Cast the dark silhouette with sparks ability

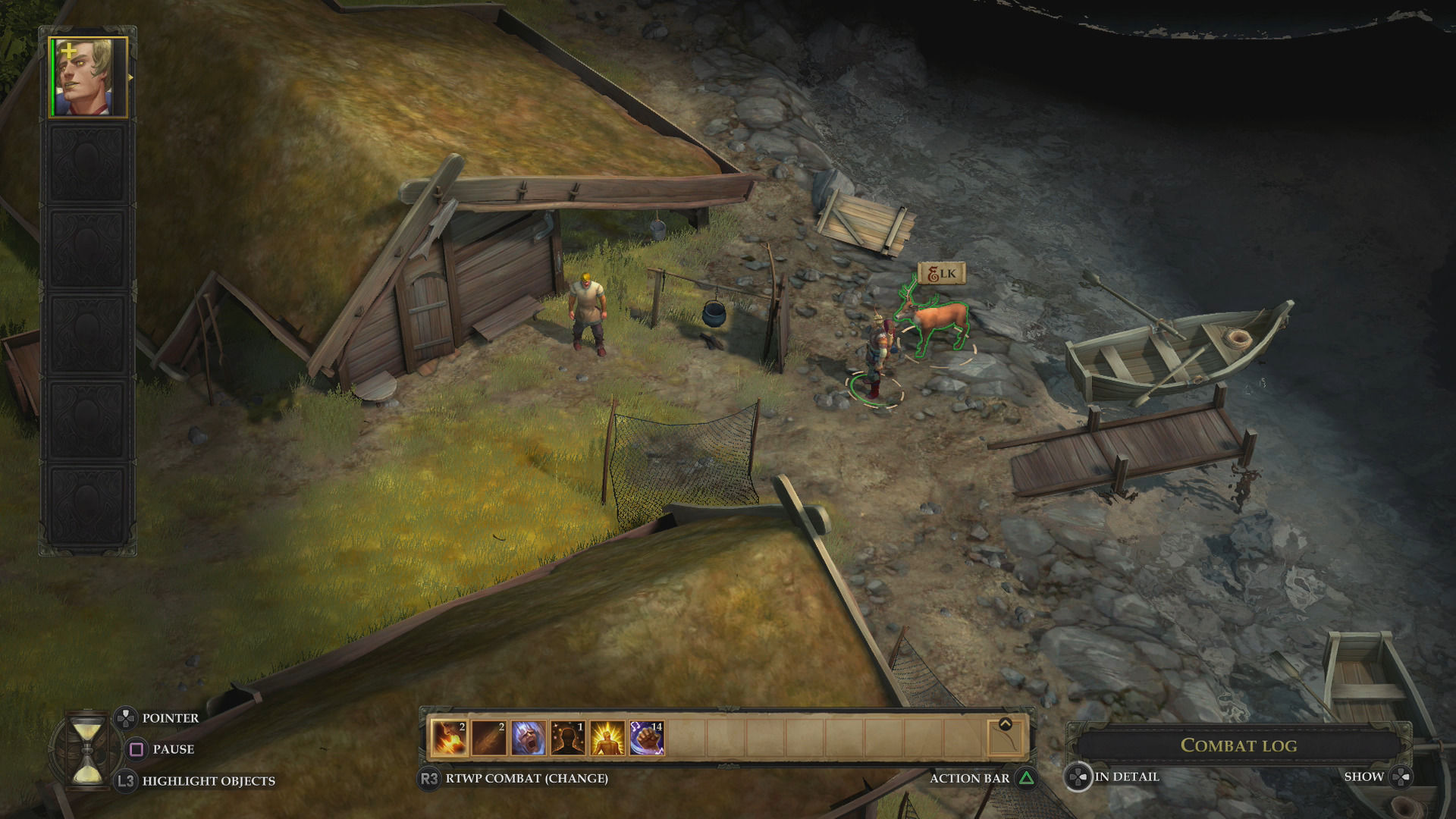pos(567,738)
